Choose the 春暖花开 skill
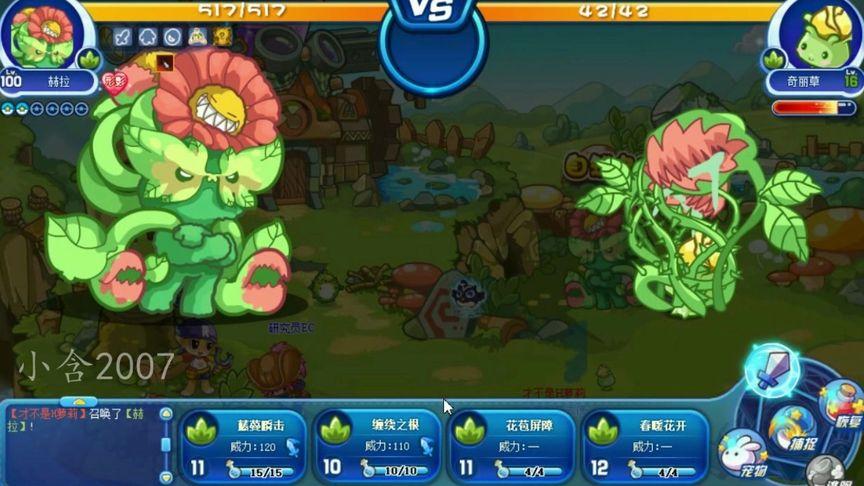 click(x=645, y=446)
